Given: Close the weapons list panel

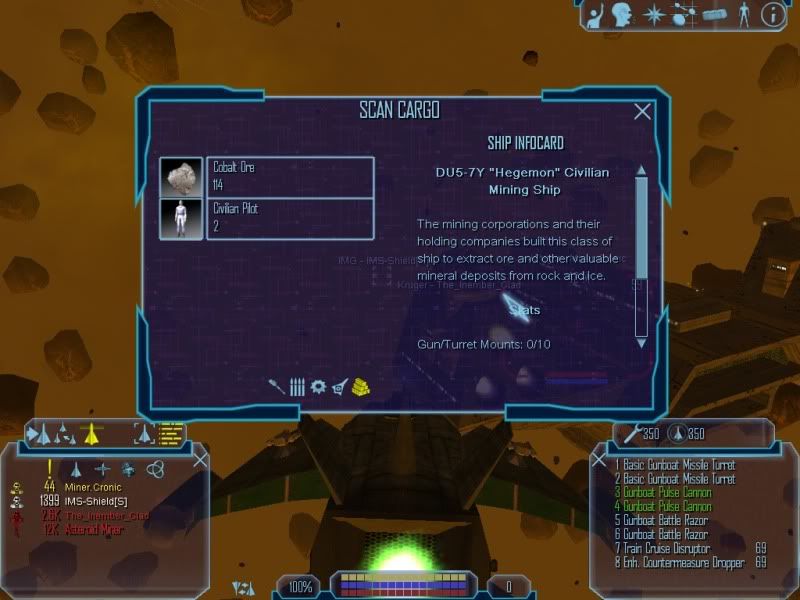Looking at the screenshot, I should [x=599, y=460].
